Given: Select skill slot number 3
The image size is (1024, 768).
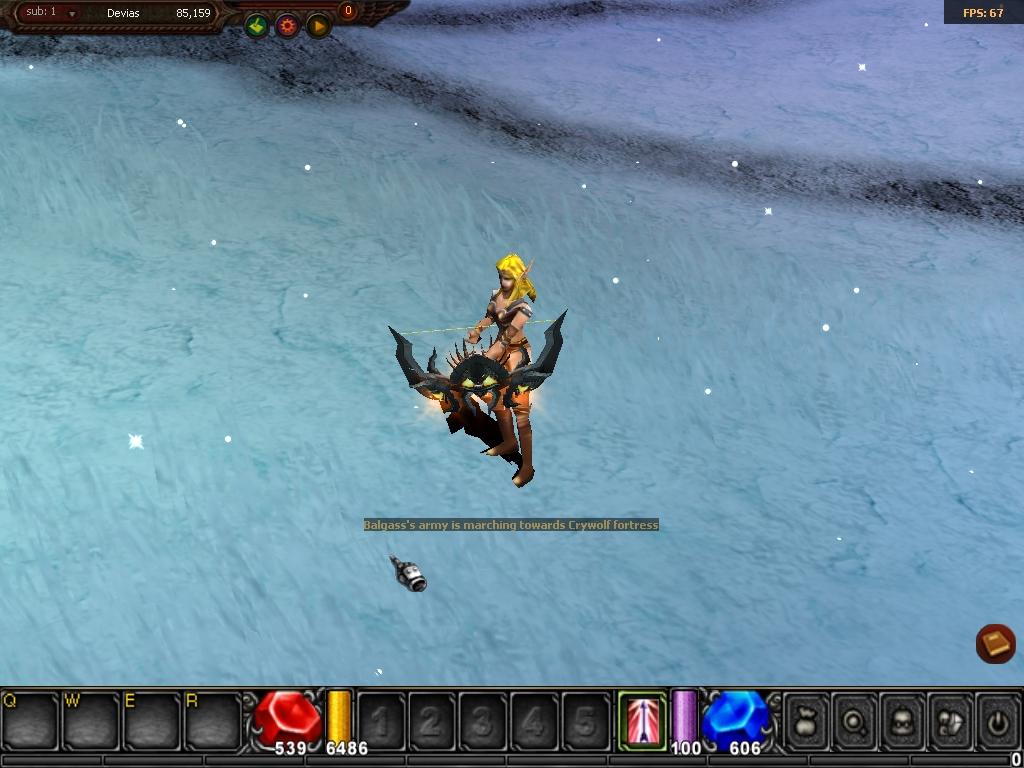Looking at the screenshot, I should tap(483, 719).
